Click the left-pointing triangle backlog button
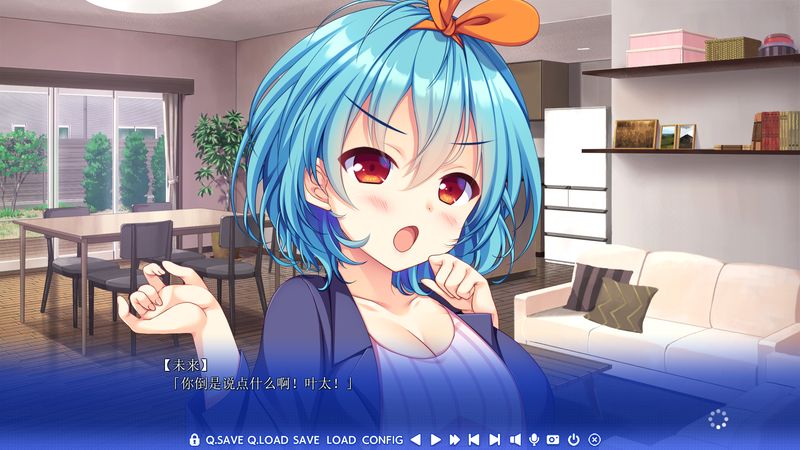Screen dimensions: 800x450 tap(416, 440)
